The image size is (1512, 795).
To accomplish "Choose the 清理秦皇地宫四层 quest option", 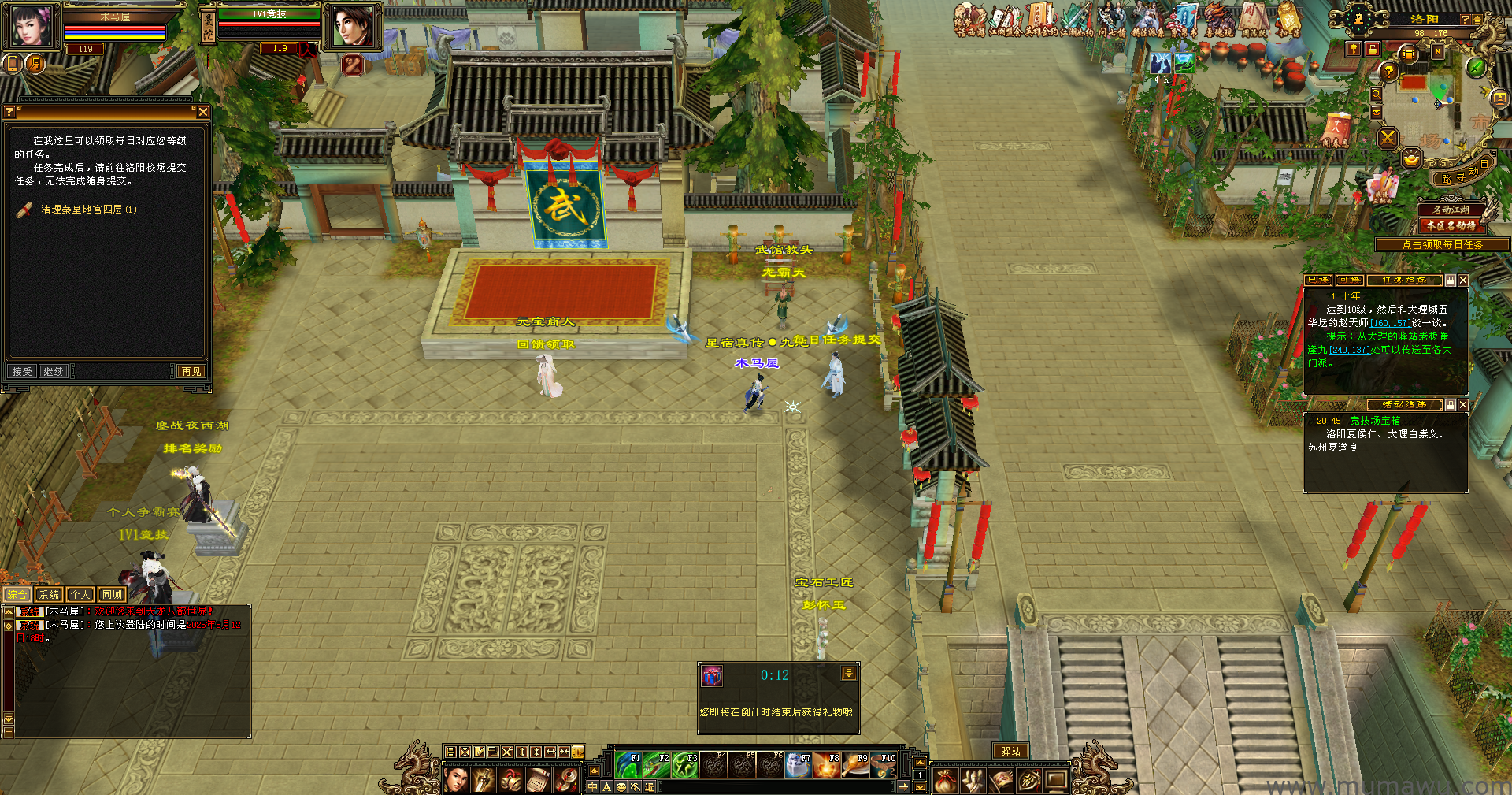I will (88, 210).
